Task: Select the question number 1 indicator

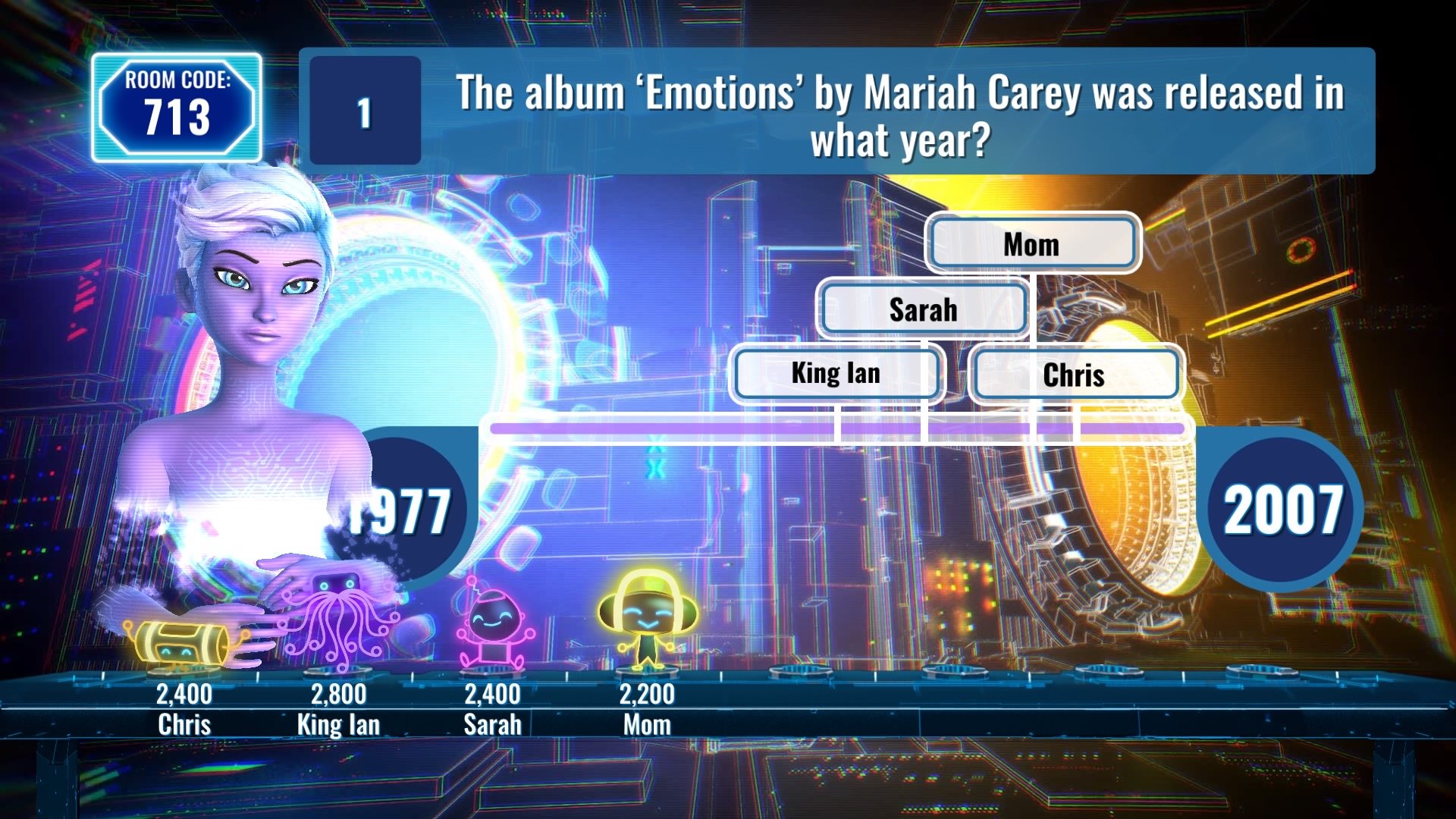Action: click(x=362, y=110)
